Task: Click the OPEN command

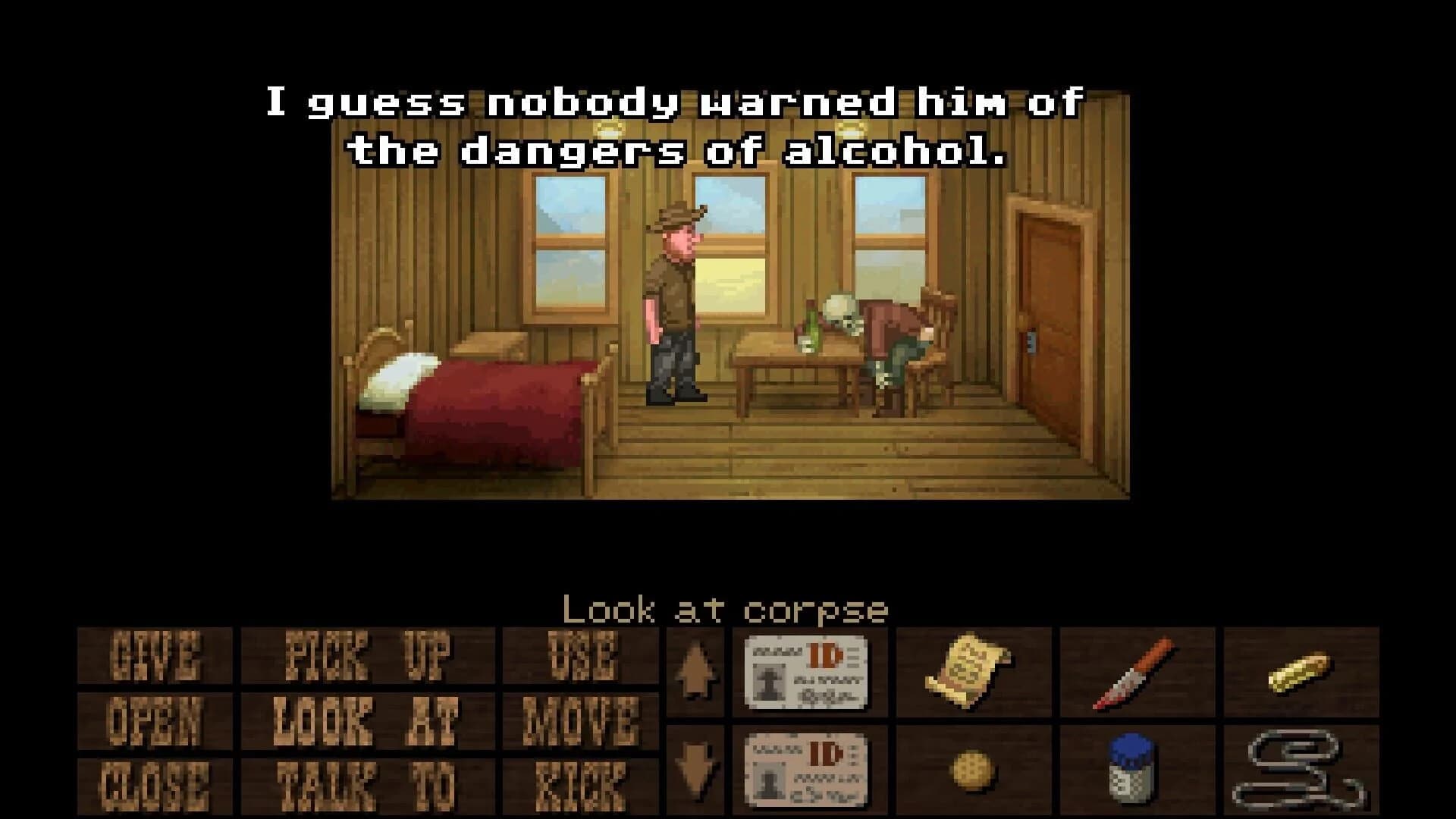Action: point(155,720)
